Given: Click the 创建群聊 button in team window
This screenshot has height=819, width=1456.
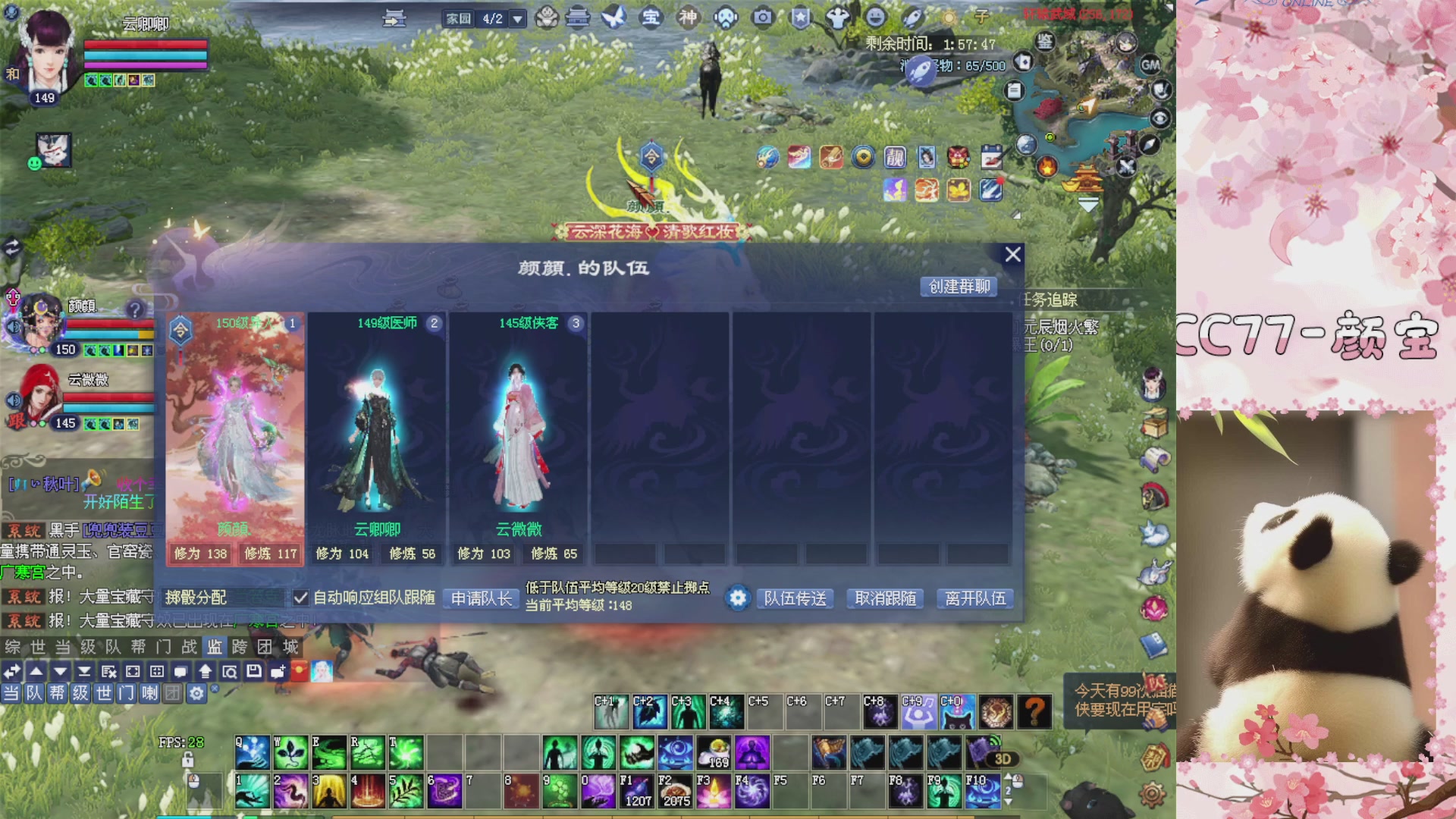Looking at the screenshot, I should tap(959, 287).
